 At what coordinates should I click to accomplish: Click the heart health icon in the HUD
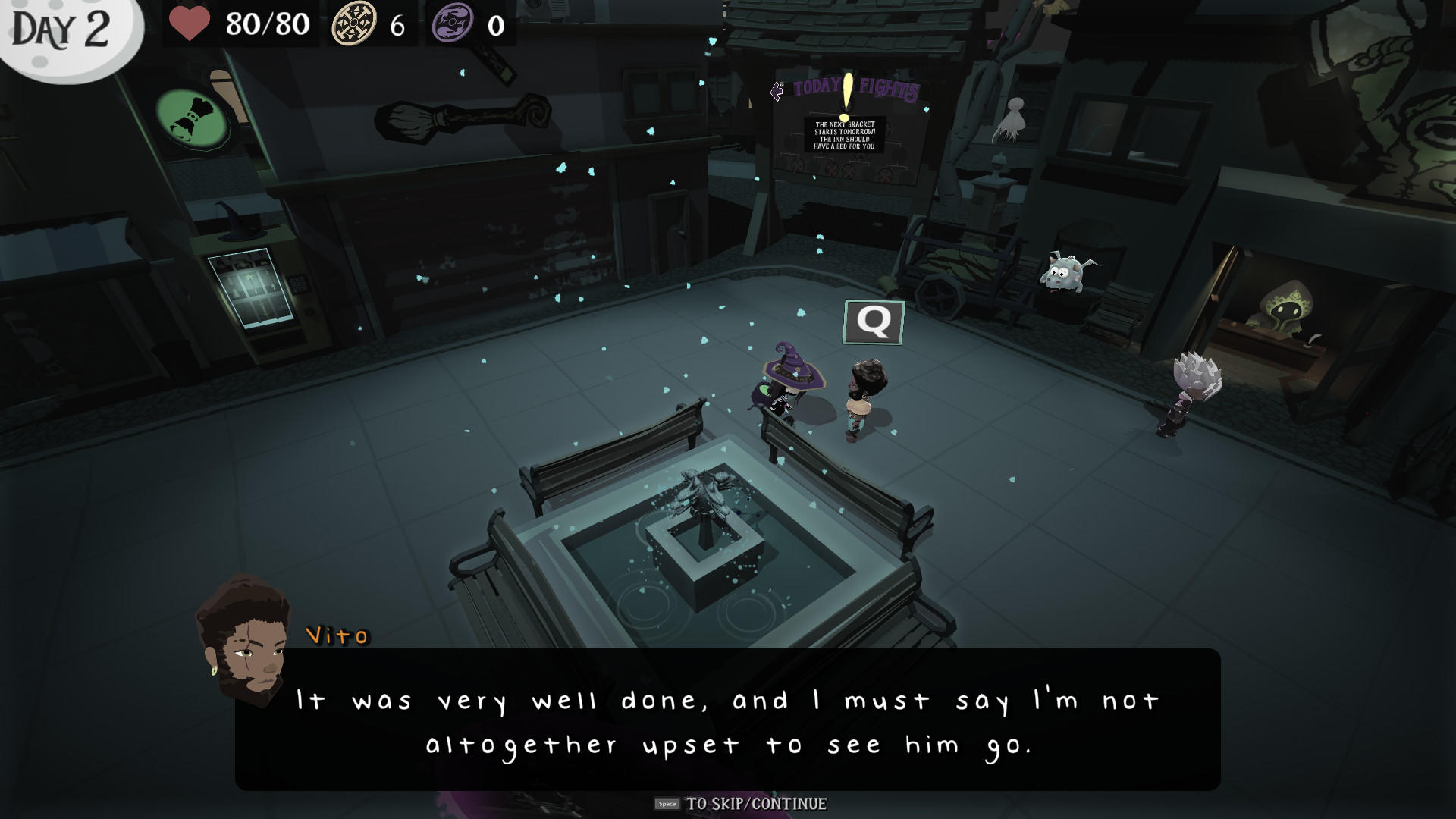[x=190, y=23]
